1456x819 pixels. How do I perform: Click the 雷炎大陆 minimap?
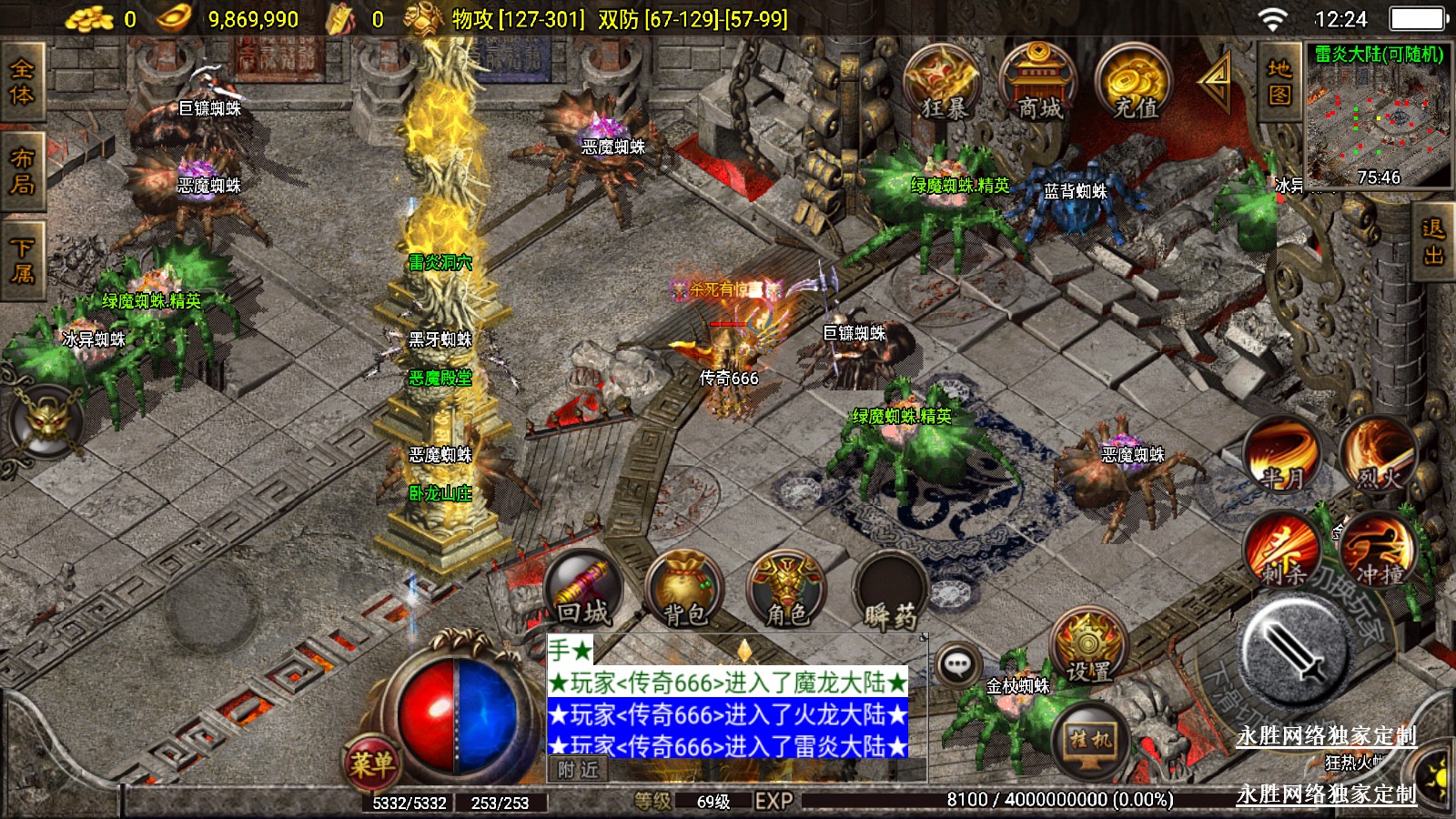[1379, 116]
